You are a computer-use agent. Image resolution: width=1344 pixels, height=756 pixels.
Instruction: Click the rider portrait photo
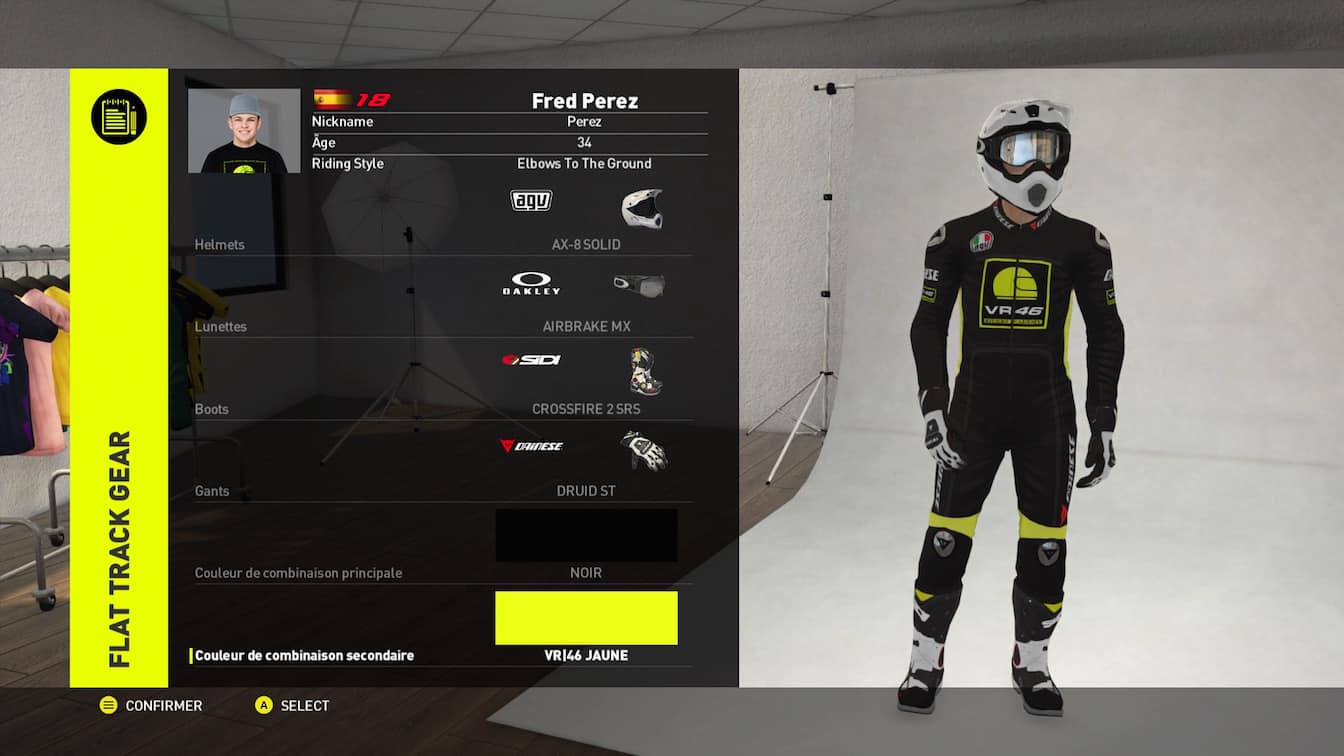244,131
